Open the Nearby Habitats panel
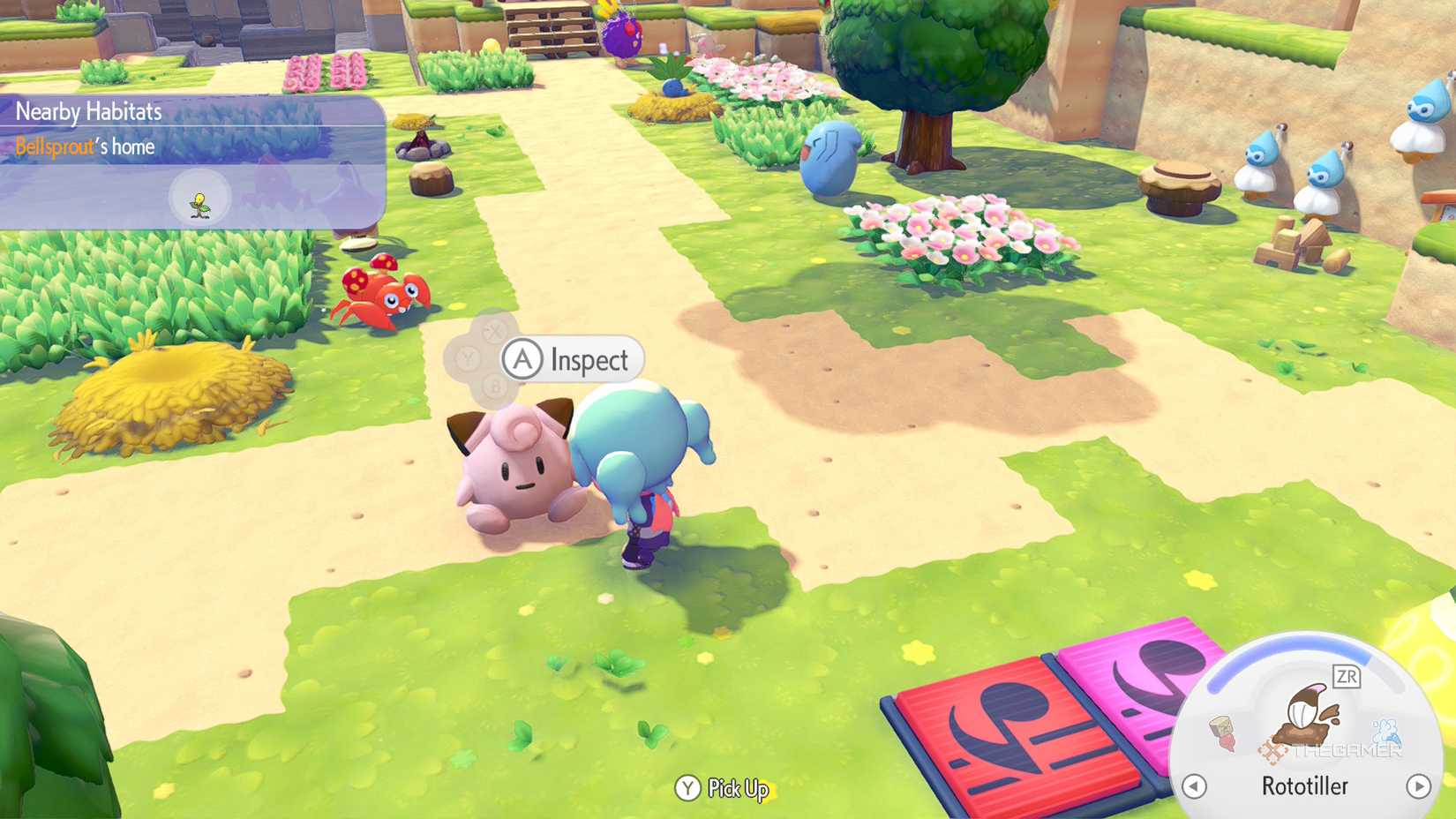 coord(88,111)
